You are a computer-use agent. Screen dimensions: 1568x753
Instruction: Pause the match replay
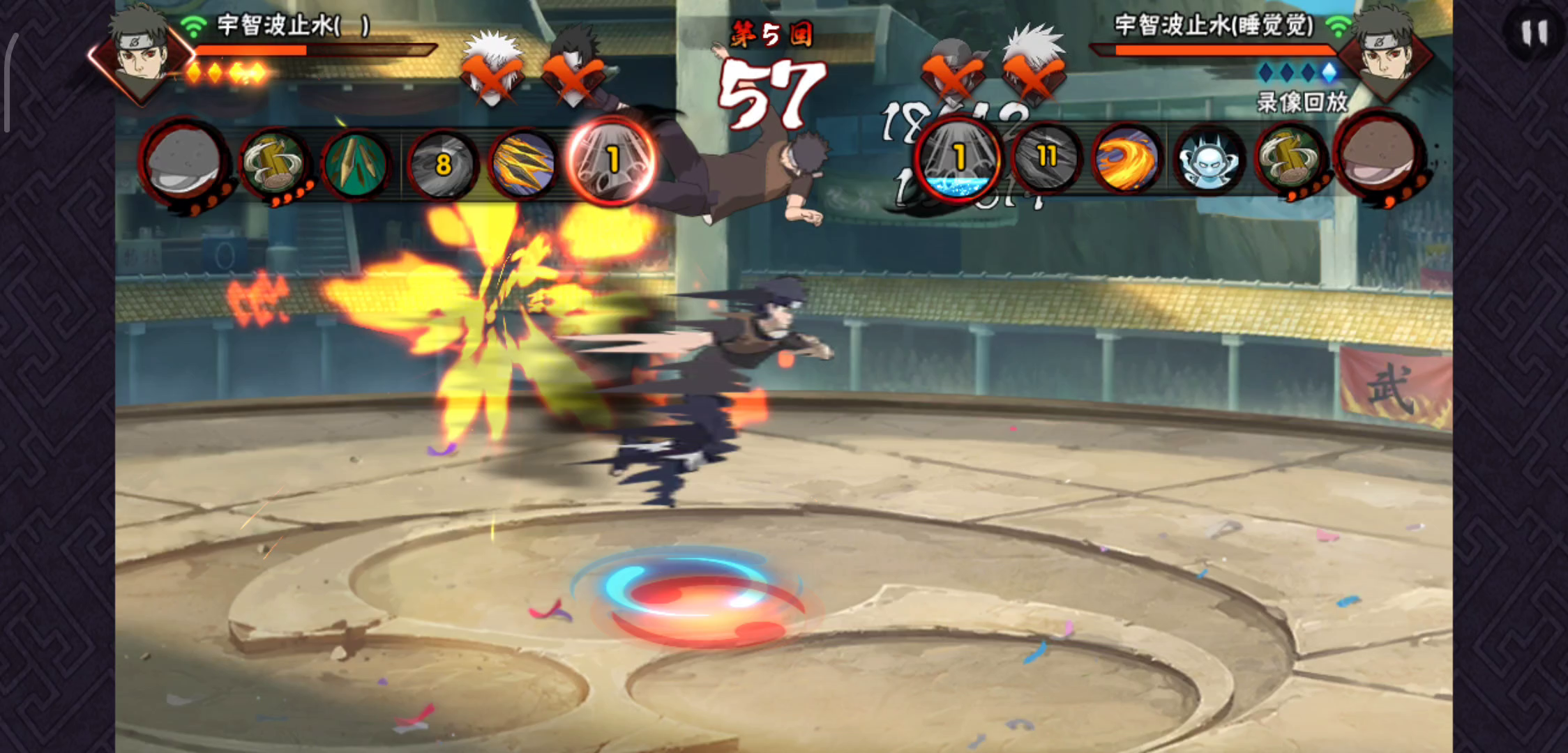(x=1535, y=33)
